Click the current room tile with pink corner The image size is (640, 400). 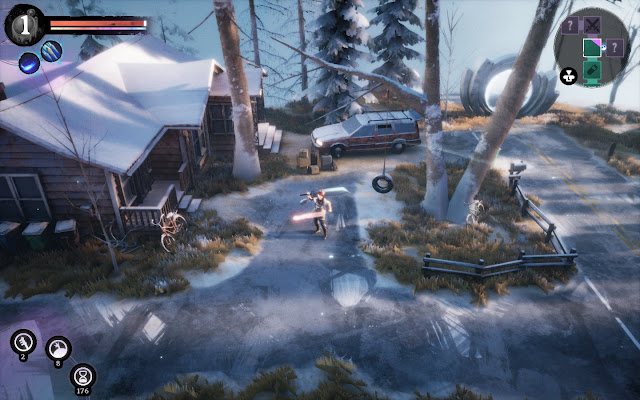[593, 47]
